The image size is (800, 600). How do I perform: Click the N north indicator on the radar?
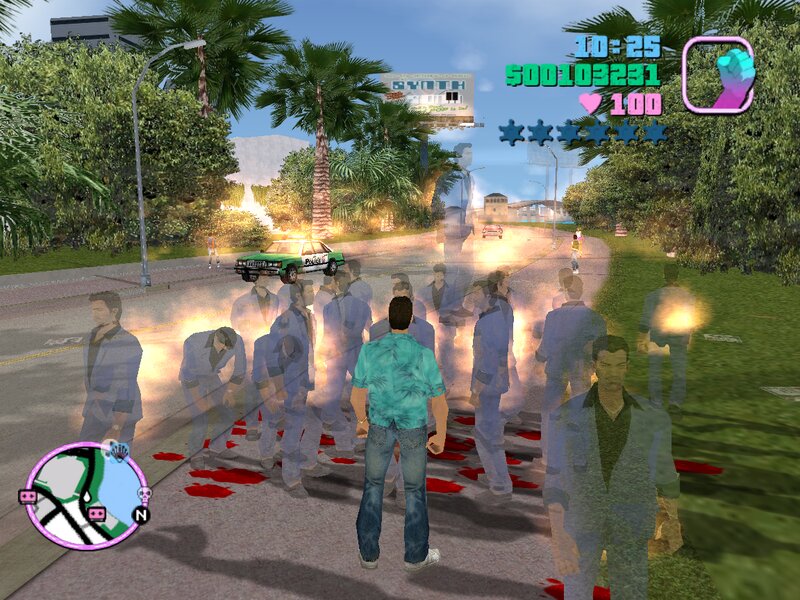141,516
